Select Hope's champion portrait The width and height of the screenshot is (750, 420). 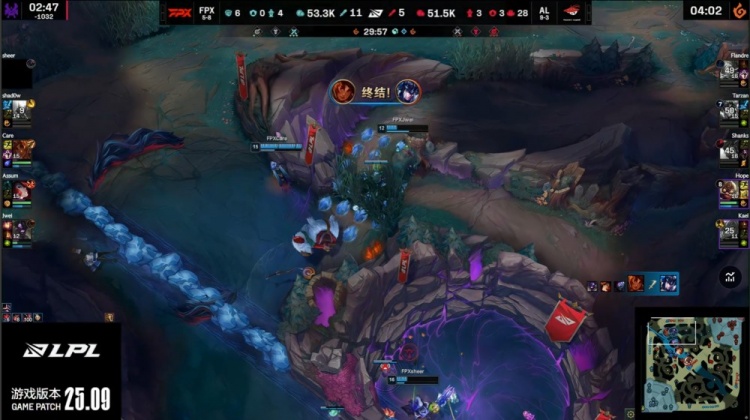tap(732, 190)
